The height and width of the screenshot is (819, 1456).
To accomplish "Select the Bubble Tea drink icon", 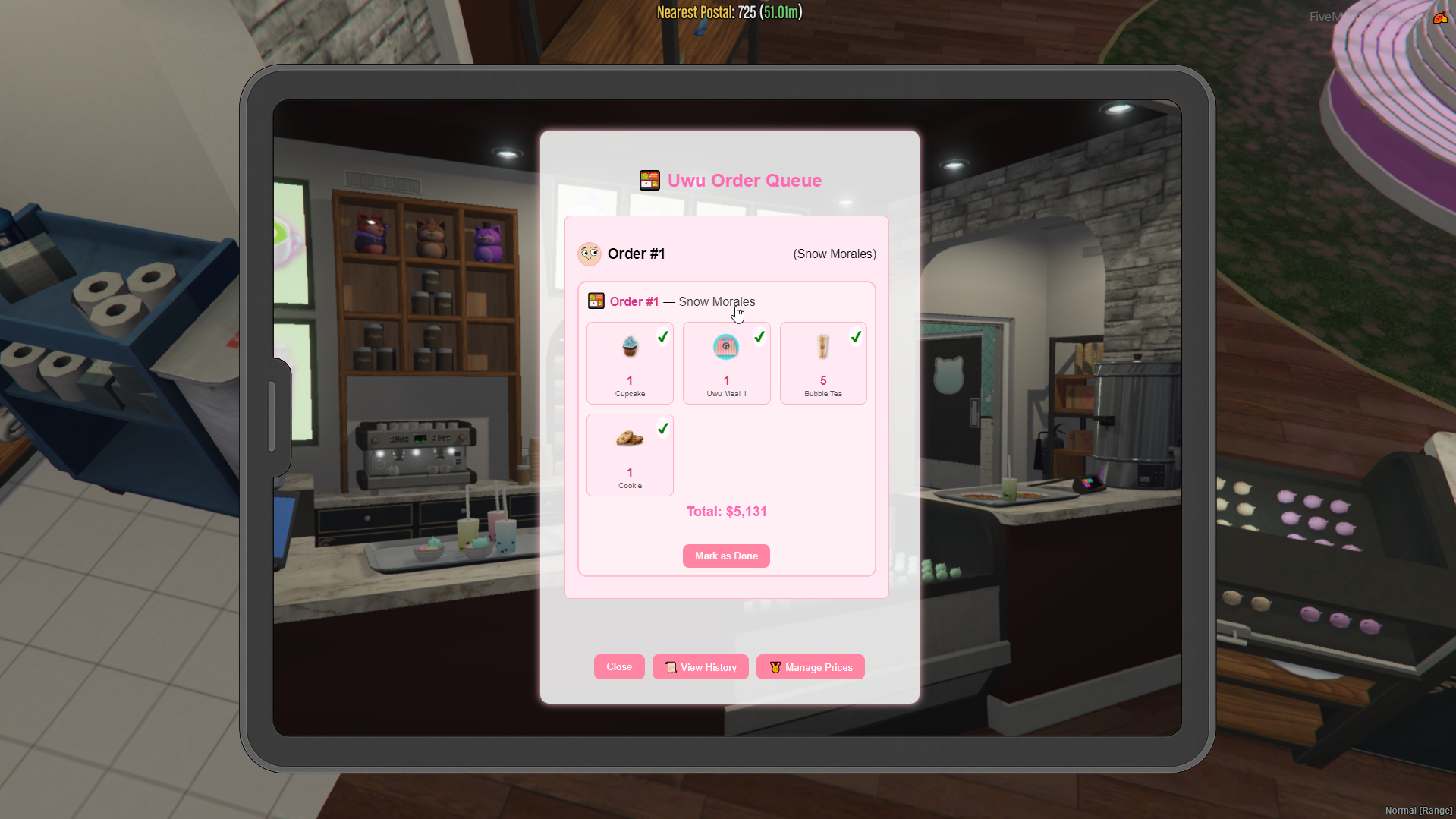I will [822, 347].
